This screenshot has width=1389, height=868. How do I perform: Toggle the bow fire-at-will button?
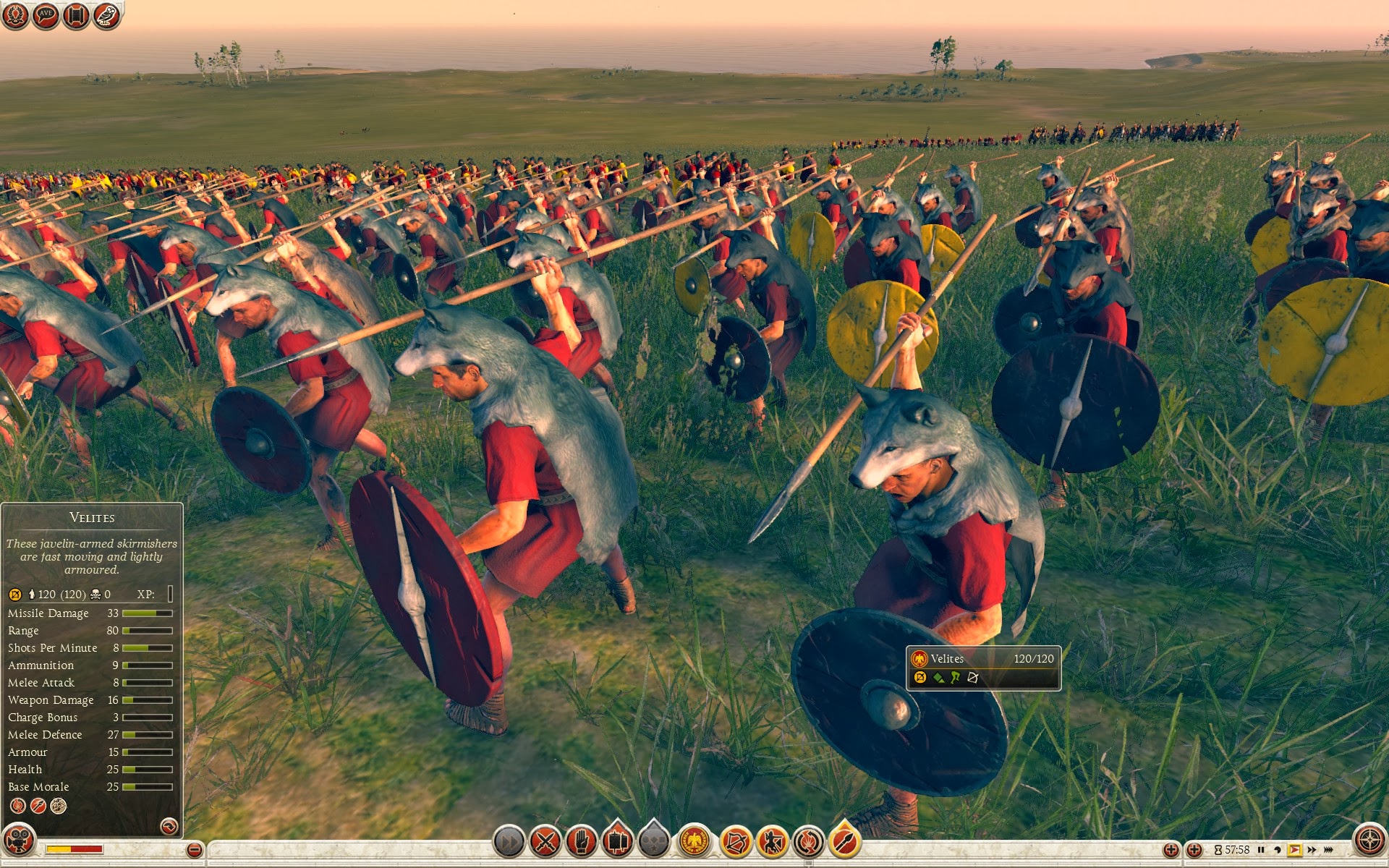pos(736,841)
